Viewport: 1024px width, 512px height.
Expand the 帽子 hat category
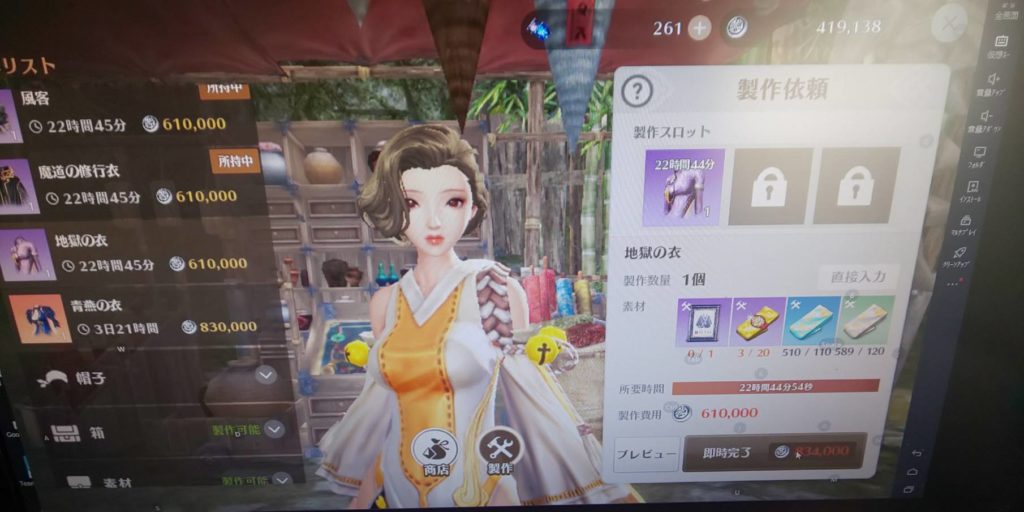(266, 375)
